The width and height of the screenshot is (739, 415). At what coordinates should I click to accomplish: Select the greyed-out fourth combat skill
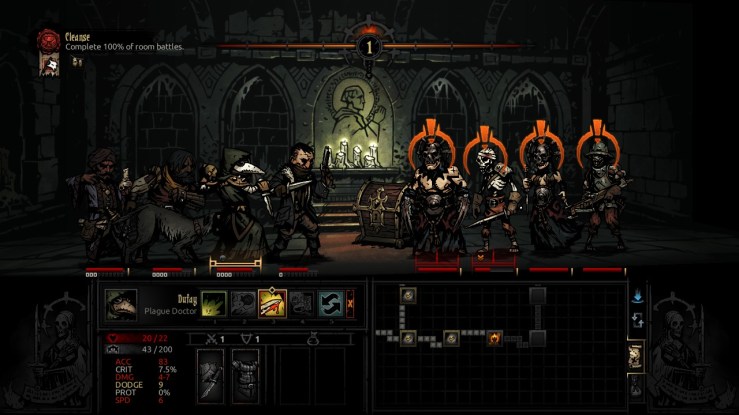(301, 303)
